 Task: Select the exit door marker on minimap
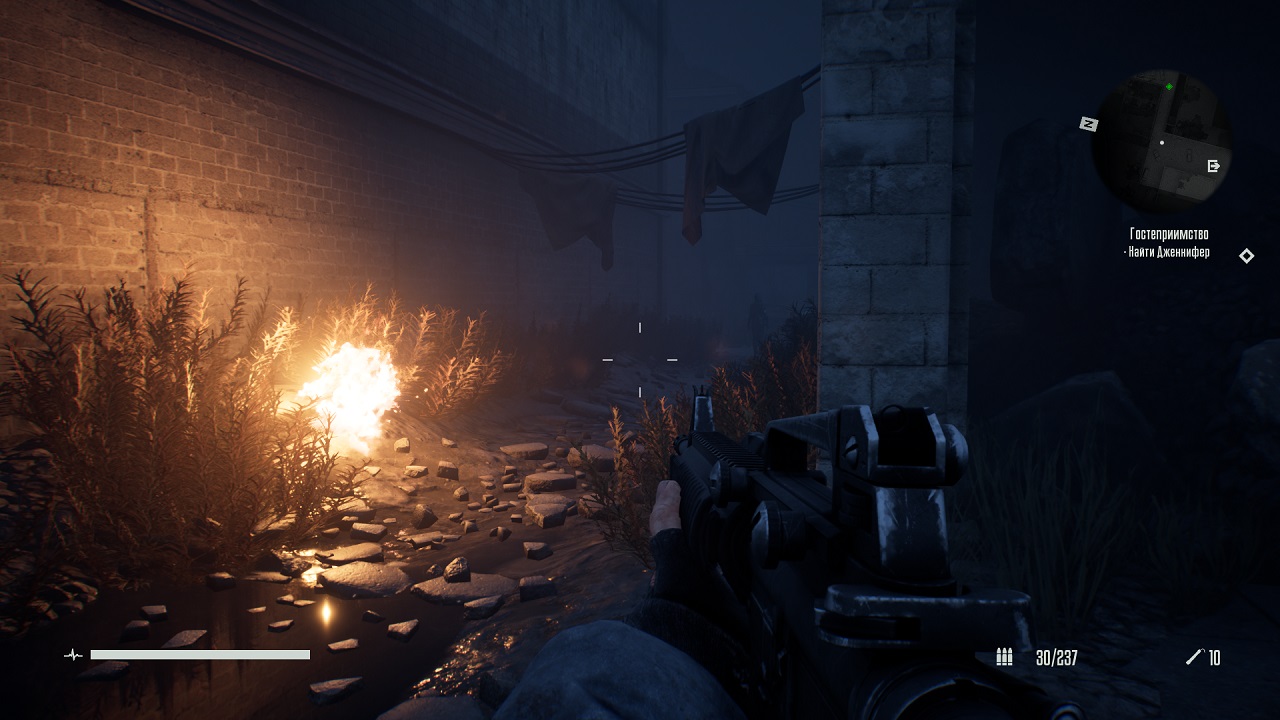point(1214,166)
